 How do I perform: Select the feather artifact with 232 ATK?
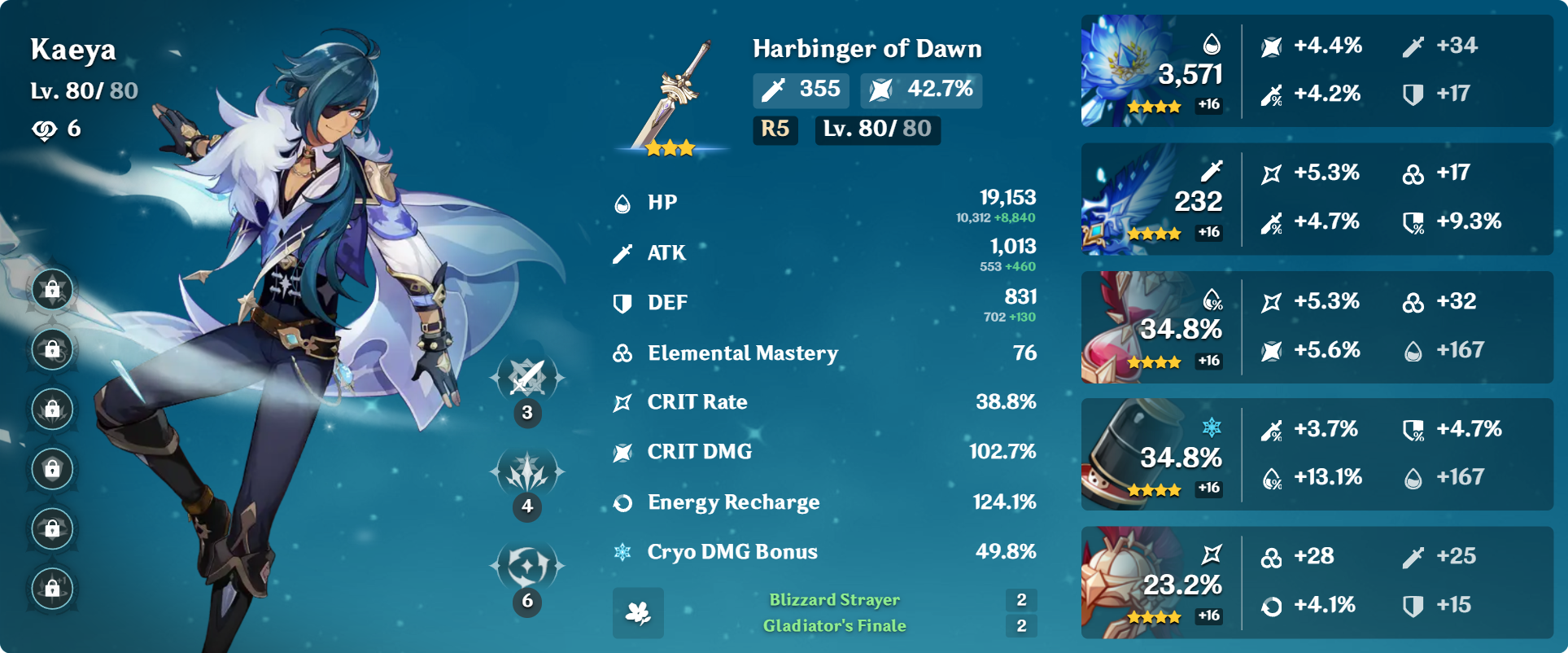1128,199
